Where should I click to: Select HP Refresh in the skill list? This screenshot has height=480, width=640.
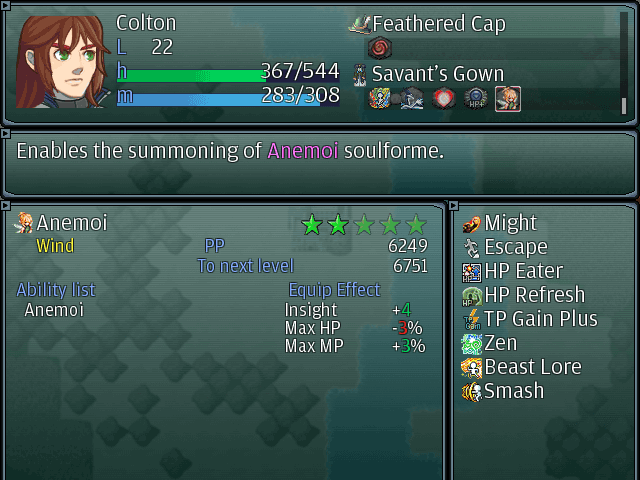point(534,295)
